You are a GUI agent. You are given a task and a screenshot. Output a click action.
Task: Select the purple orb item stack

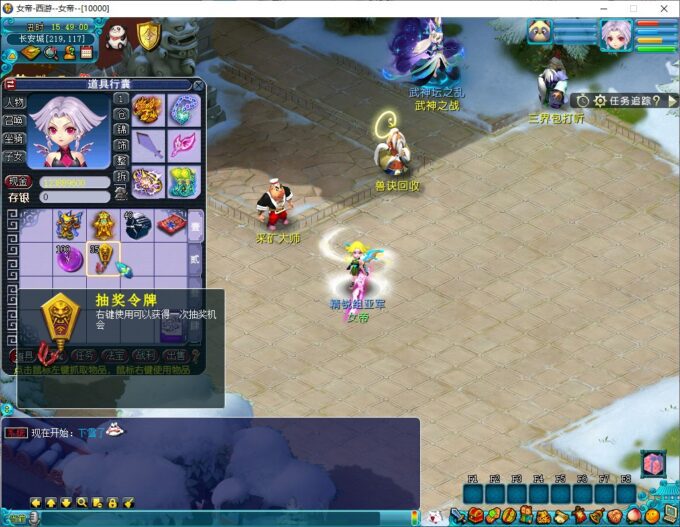(x=68, y=258)
